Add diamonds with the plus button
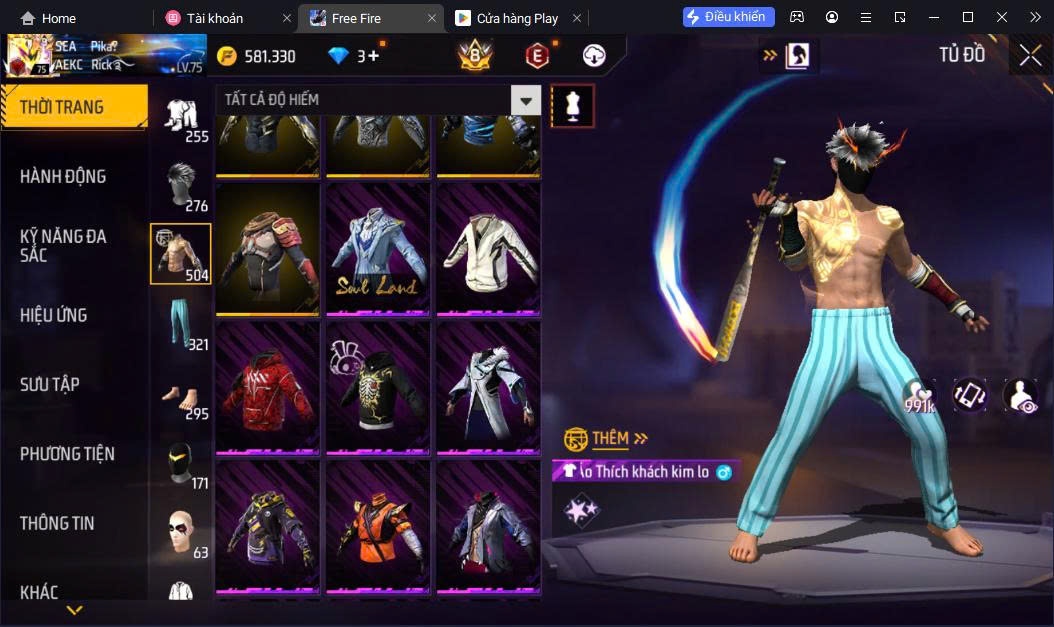 (374, 56)
